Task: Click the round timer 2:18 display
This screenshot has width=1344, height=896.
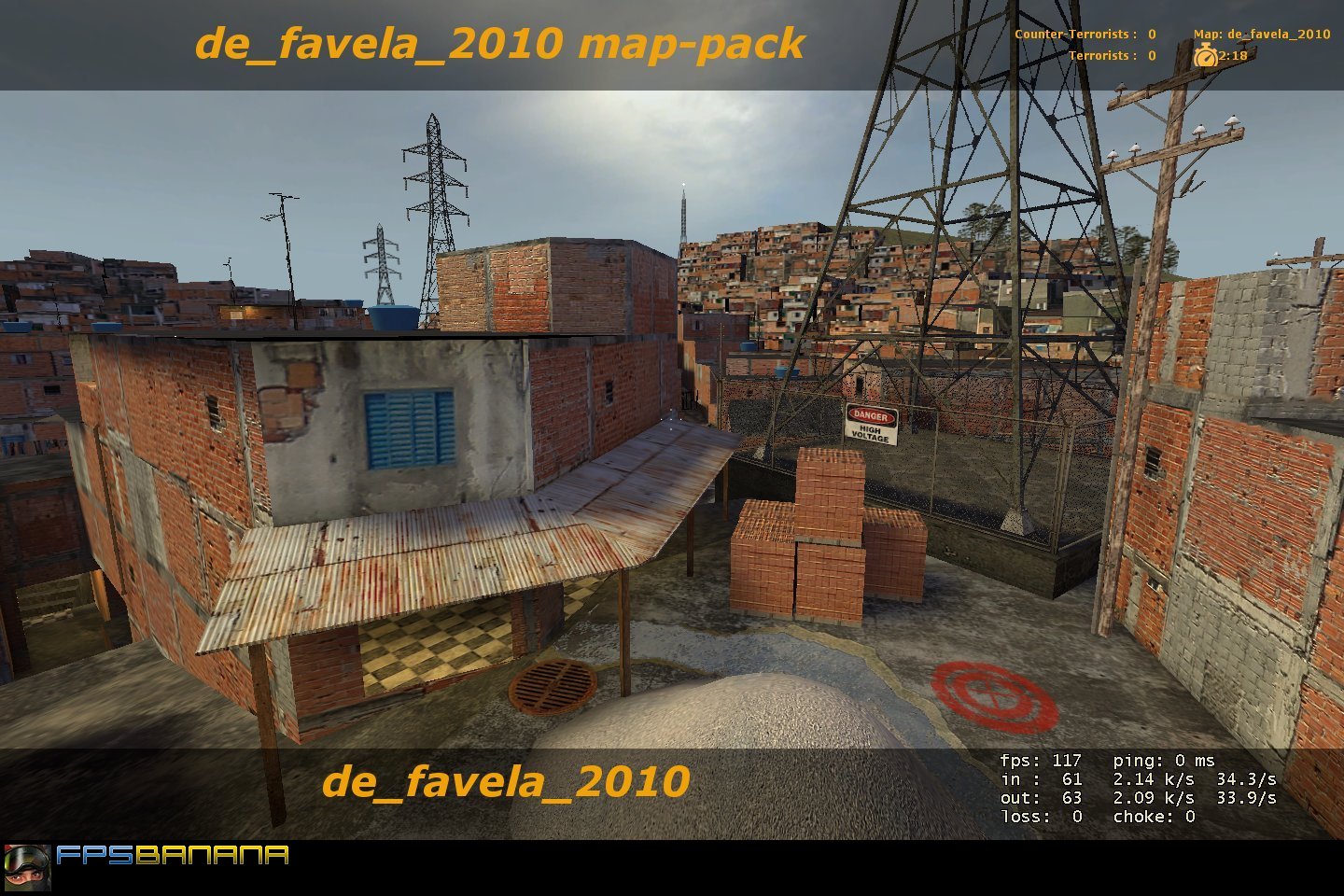Action: click(x=1234, y=56)
